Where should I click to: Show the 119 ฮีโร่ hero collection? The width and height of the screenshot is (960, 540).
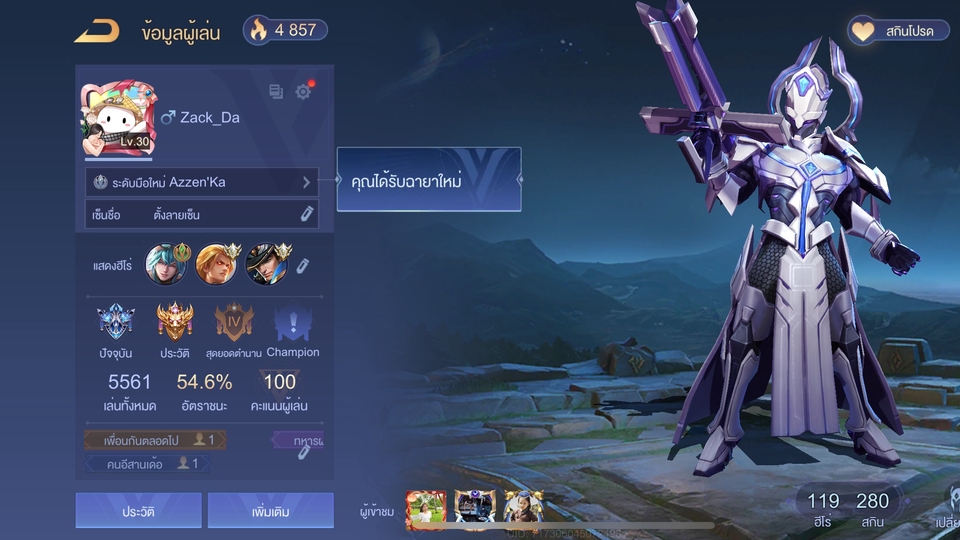tap(823, 508)
